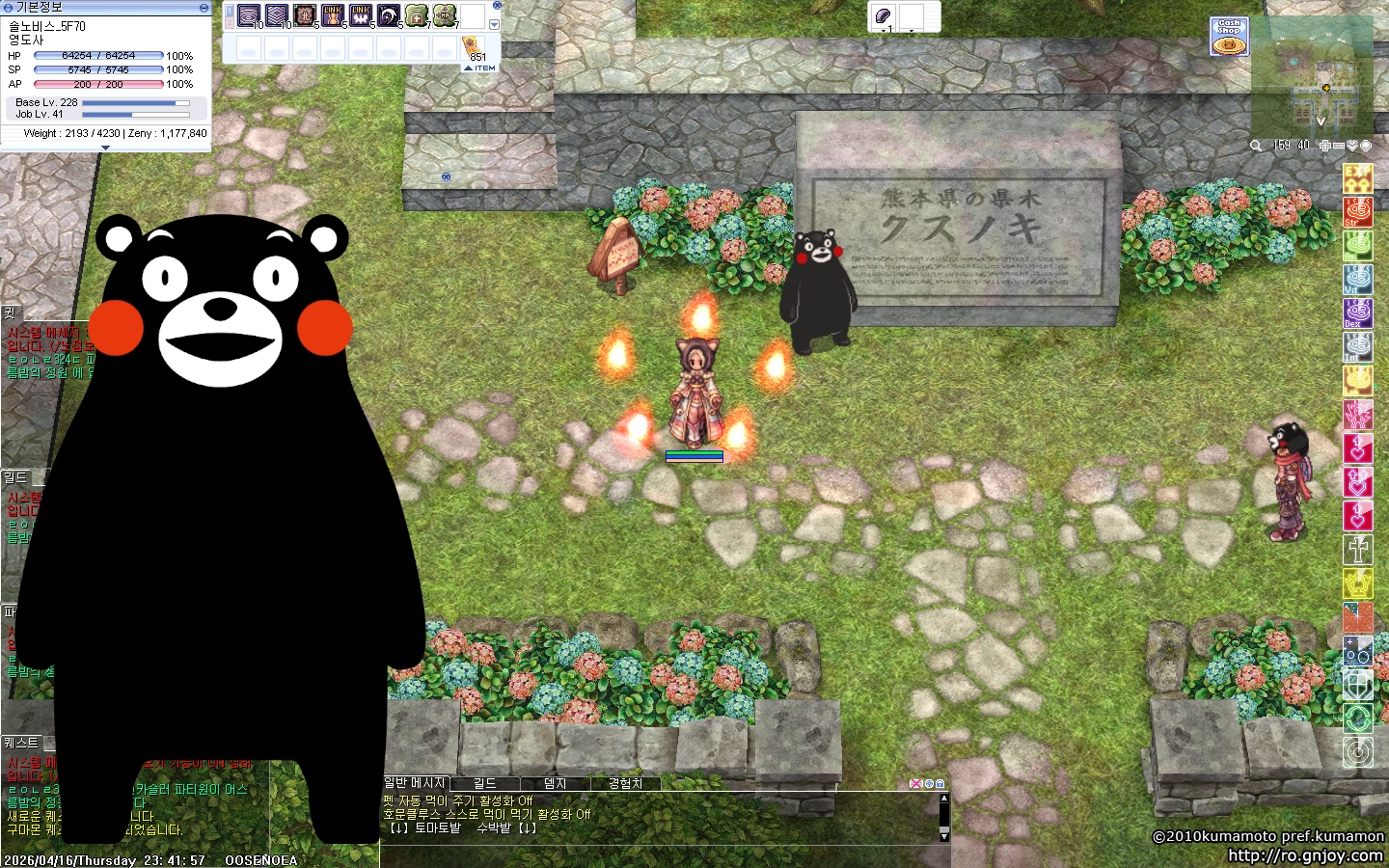Switch to the 경험치 chat tab

[x=625, y=783]
